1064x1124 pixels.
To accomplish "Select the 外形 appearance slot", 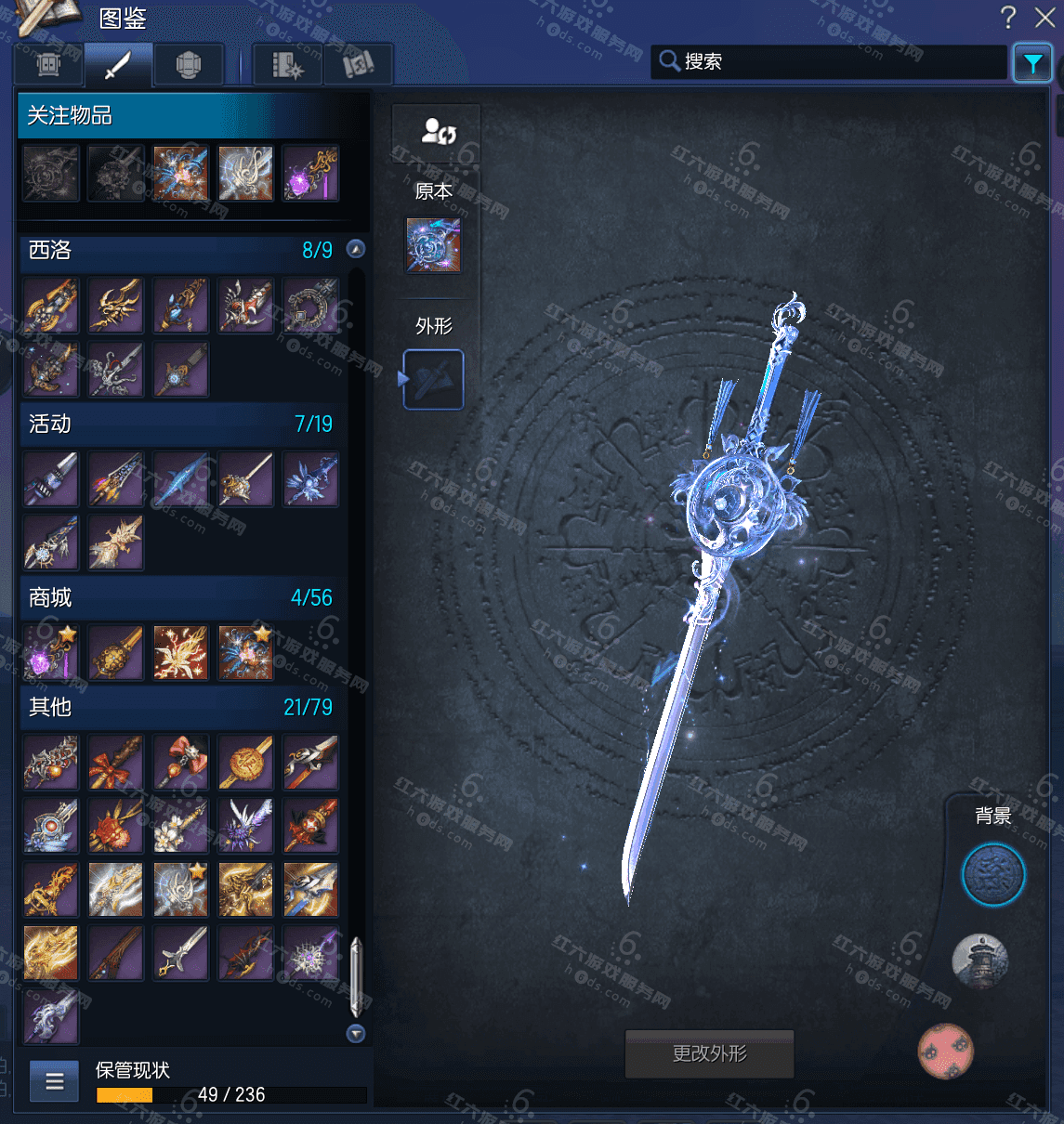I will click(x=433, y=379).
